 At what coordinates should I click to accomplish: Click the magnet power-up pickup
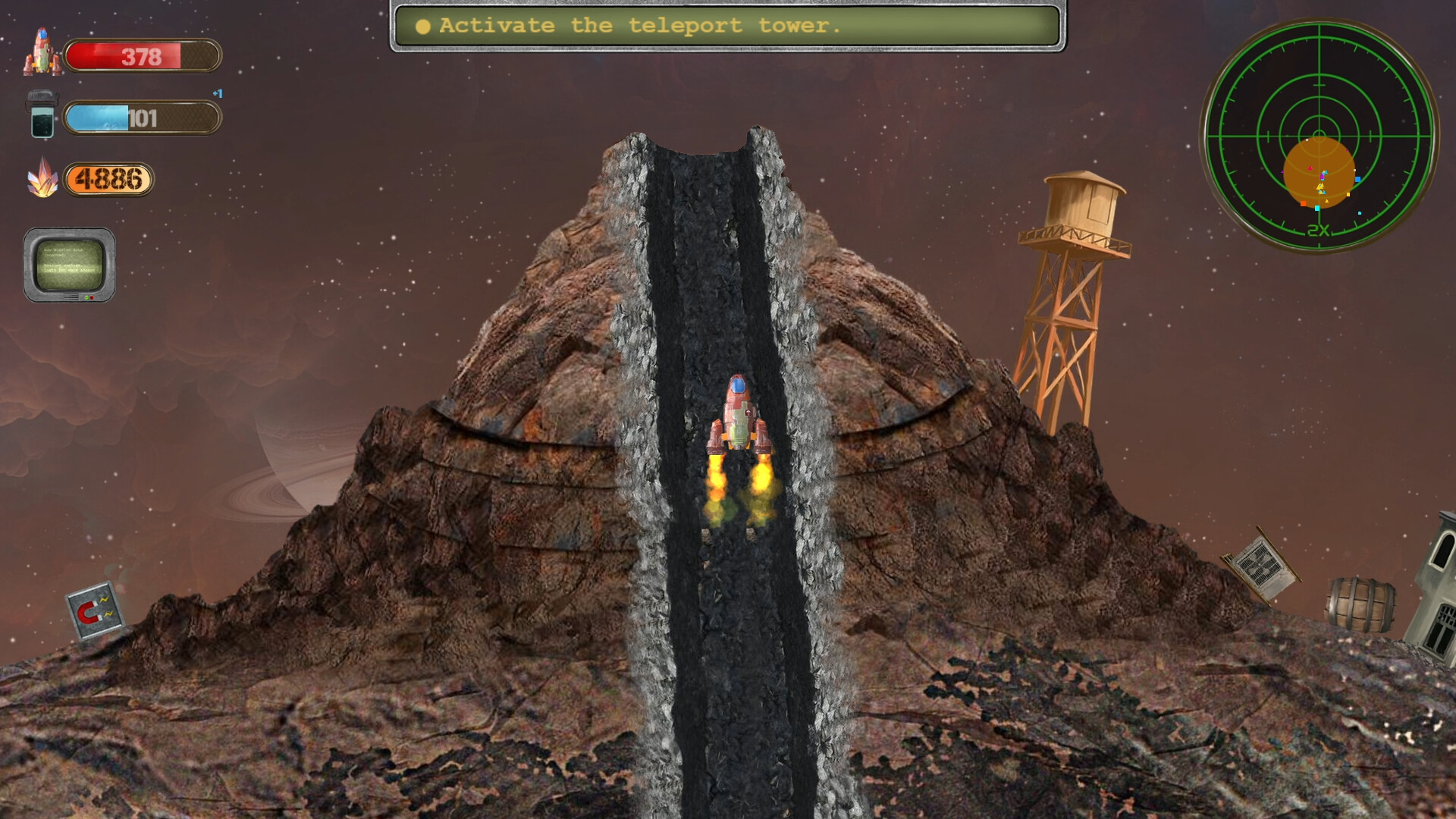point(96,610)
